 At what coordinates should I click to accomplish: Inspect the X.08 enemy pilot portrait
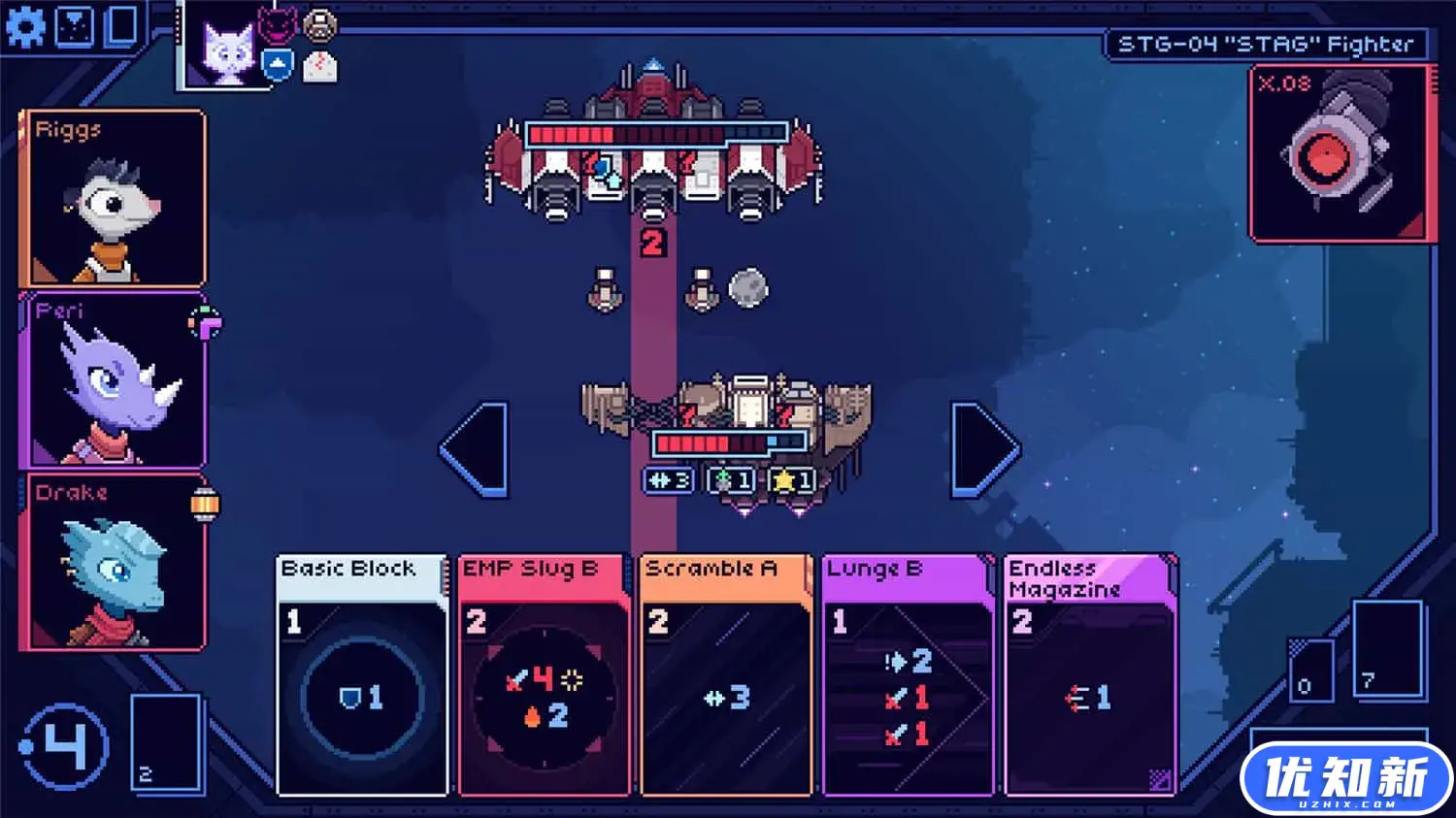(1341, 153)
